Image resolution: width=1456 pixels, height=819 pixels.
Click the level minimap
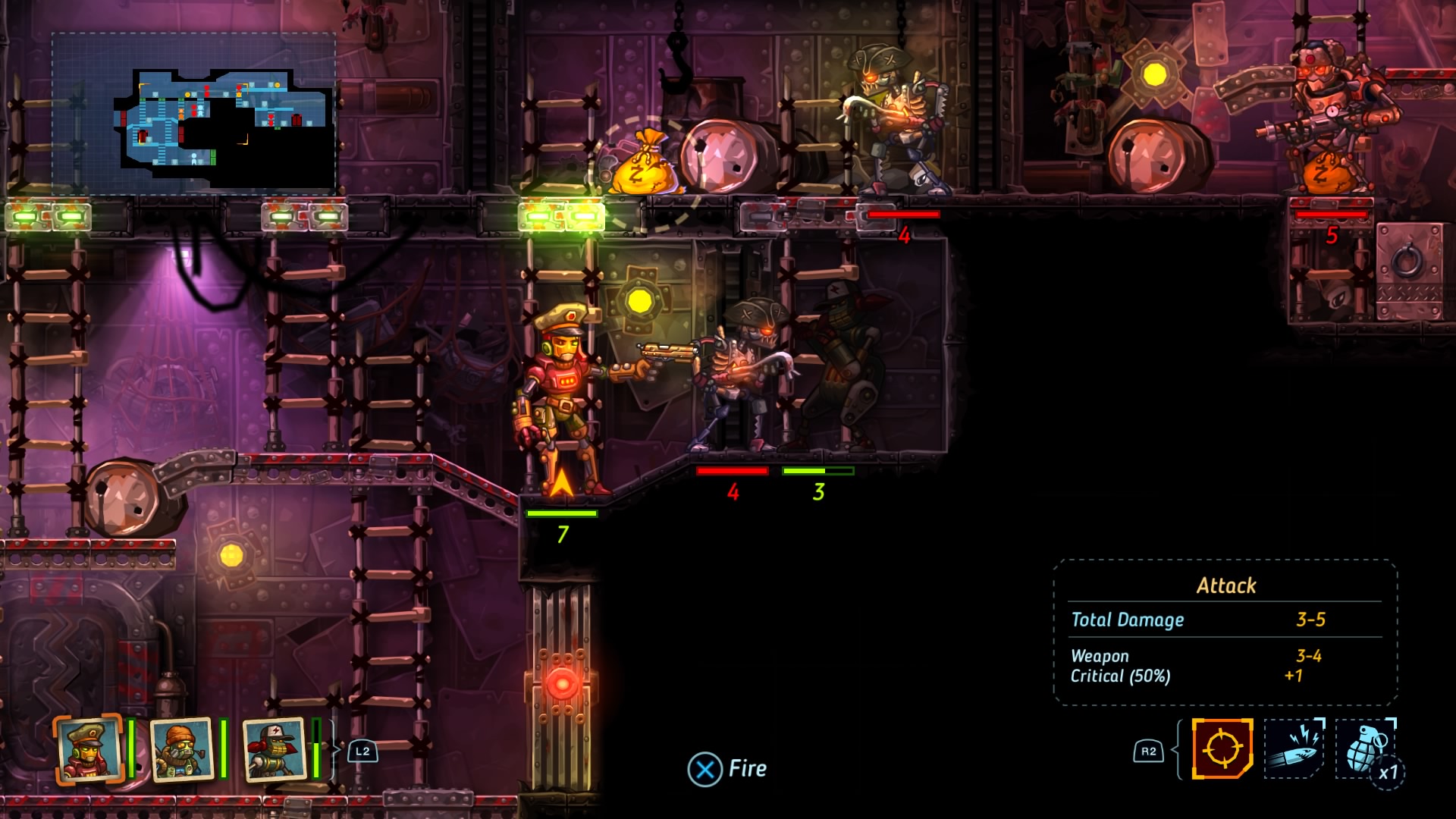(x=194, y=112)
